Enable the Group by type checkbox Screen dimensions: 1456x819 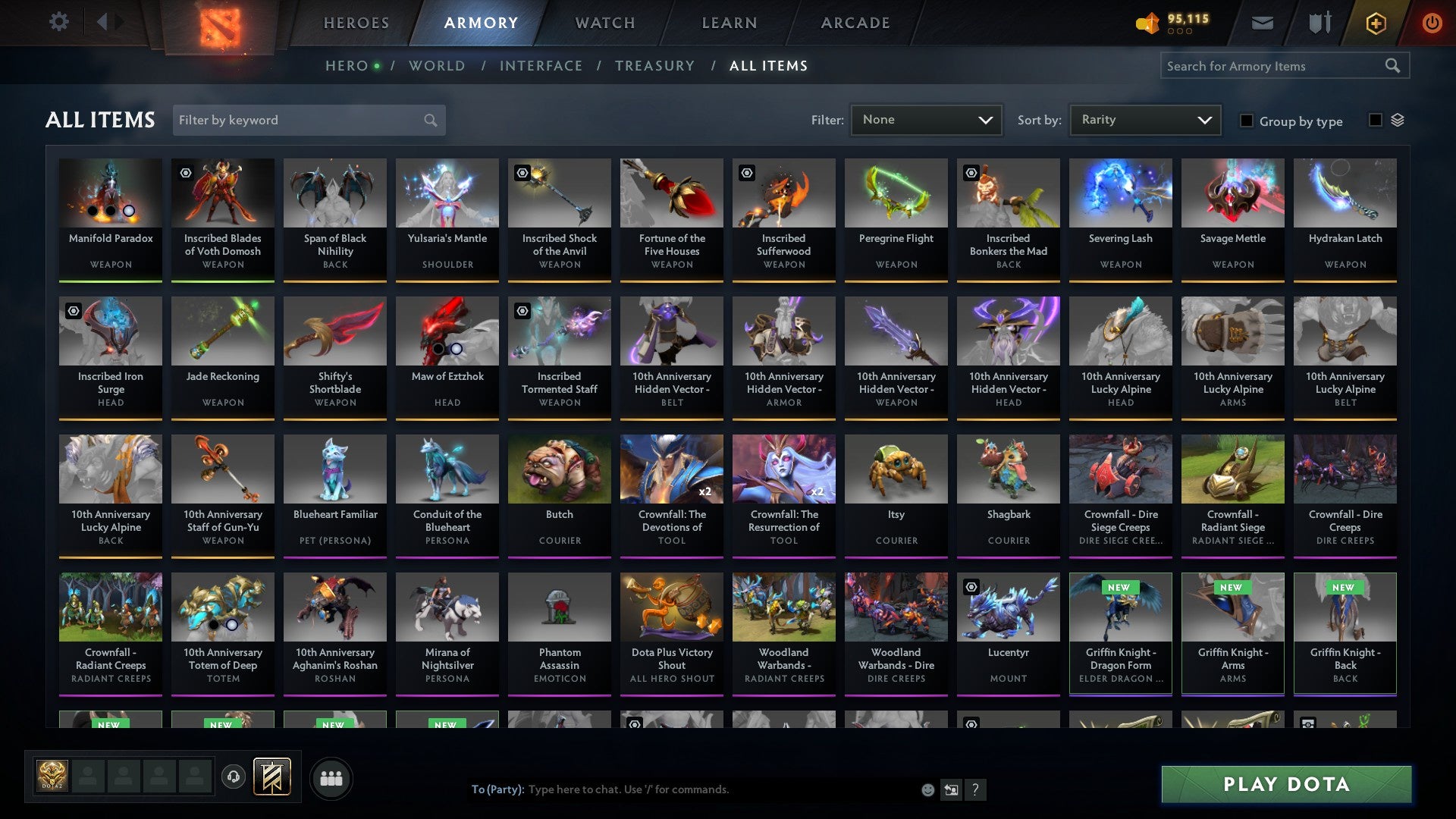click(1247, 121)
